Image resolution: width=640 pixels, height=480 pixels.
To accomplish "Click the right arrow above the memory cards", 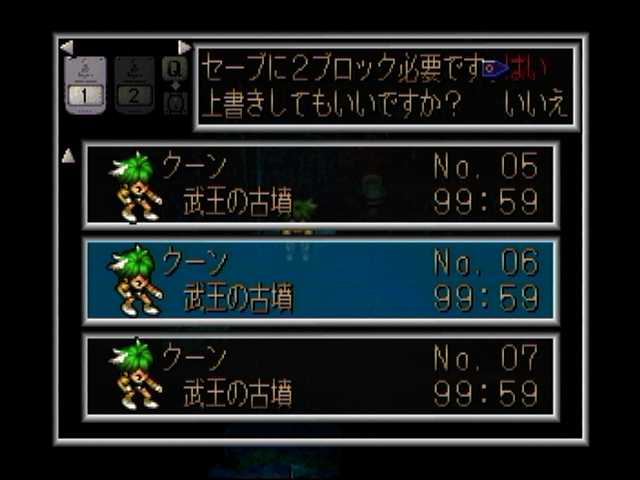I will [x=184, y=47].
